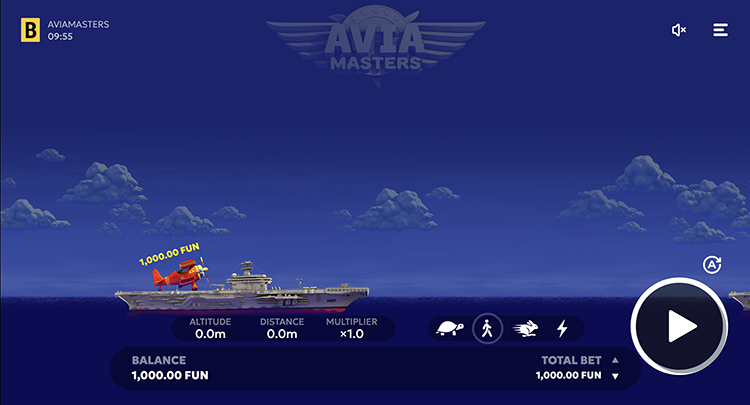Viewport: 750px width, 405px height.
Task: Open the hamburger menu
Action: 720,30
